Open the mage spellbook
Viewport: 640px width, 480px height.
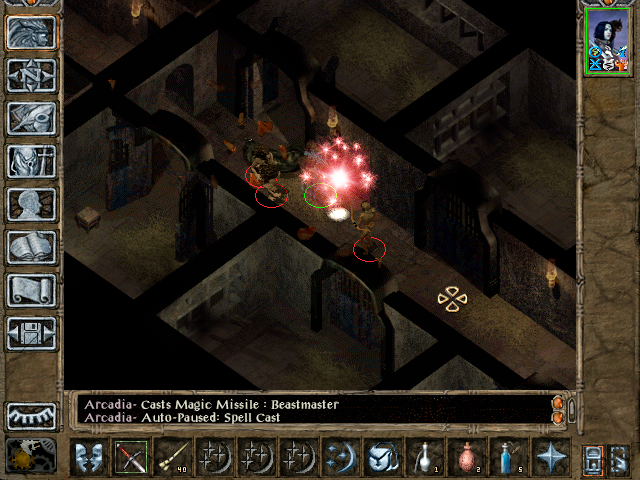[x=32, y=248]
